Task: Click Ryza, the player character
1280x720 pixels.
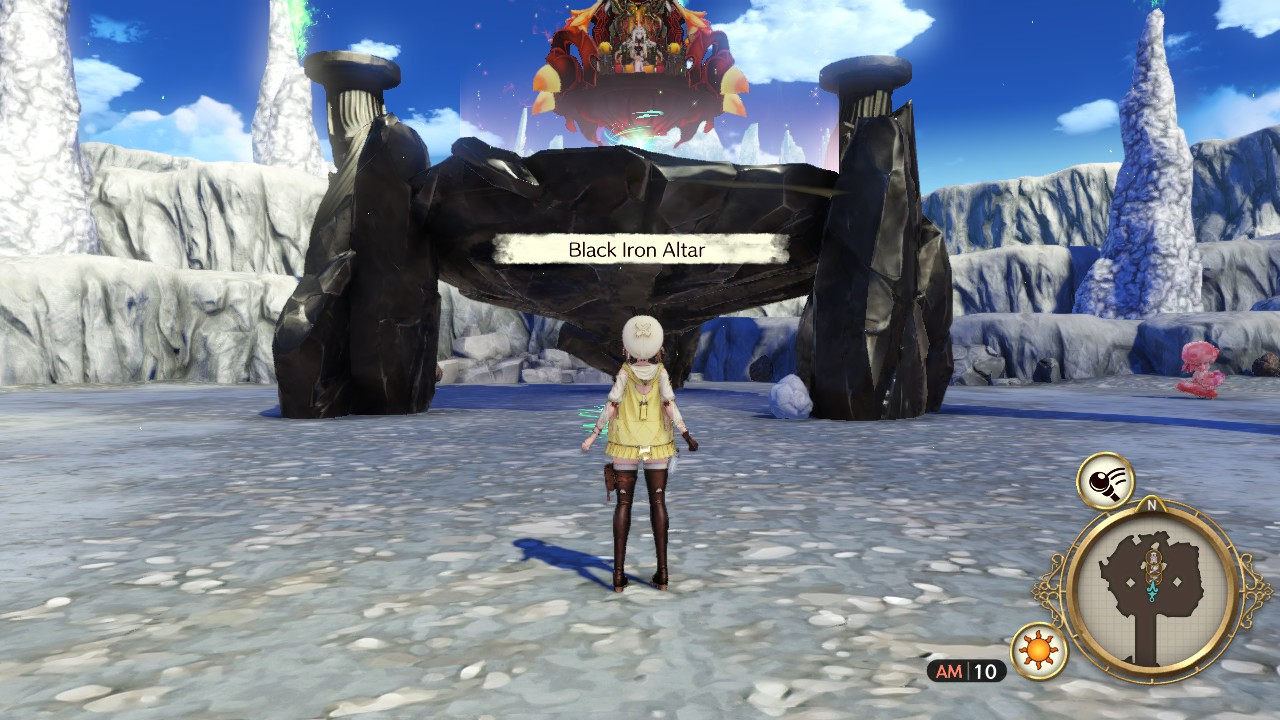Action: (x=640, y=450)
